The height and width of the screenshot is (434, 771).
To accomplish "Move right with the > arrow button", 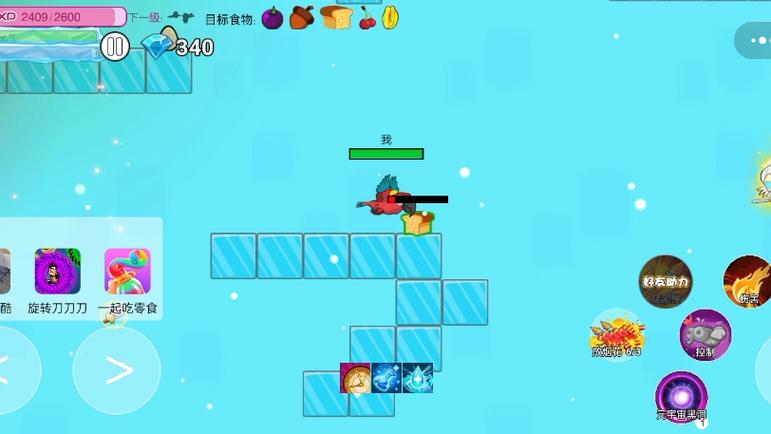I will point(117,371).
